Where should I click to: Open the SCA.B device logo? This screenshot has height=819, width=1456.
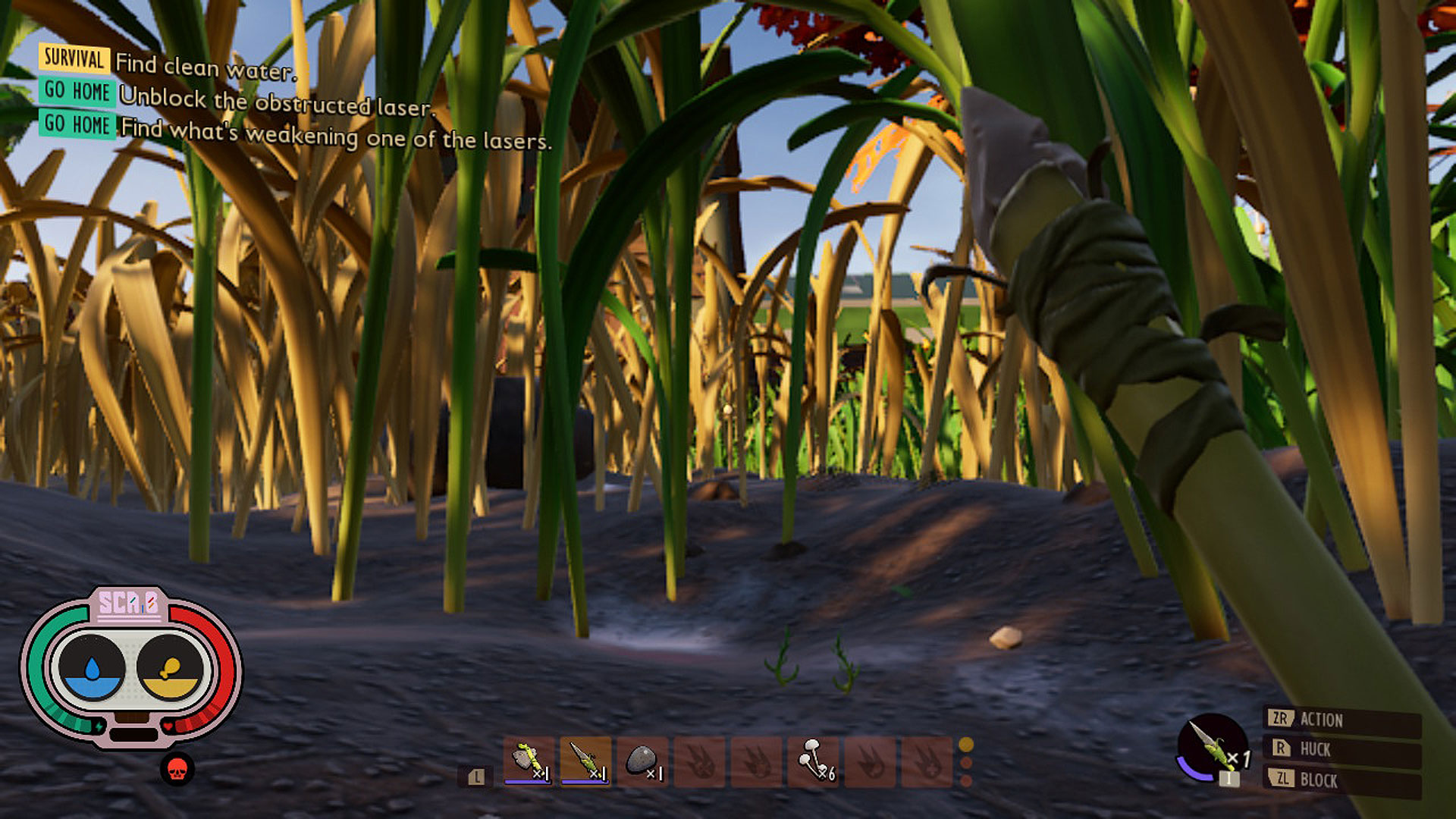point(129,603)
